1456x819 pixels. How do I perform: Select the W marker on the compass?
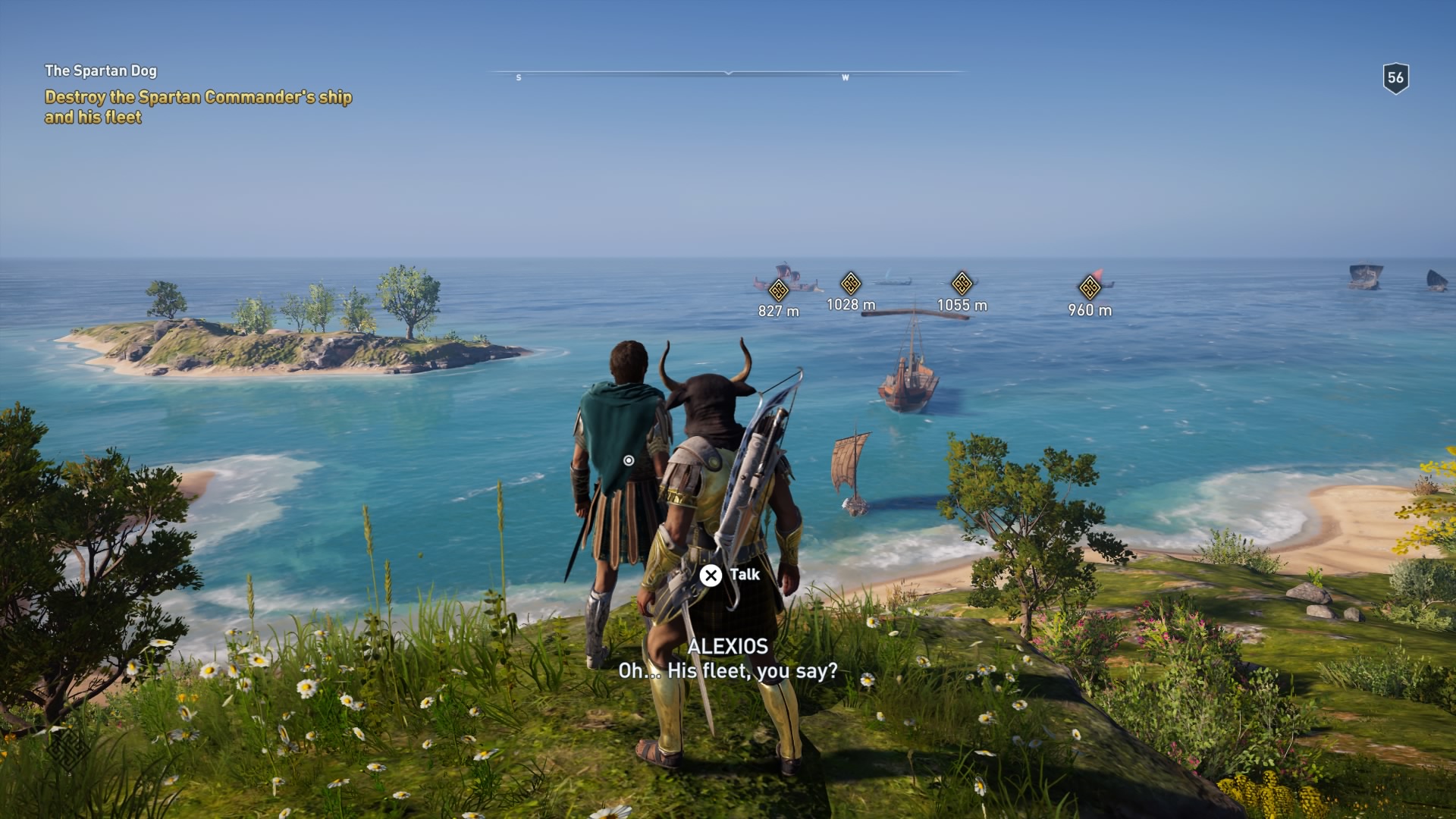844,77
